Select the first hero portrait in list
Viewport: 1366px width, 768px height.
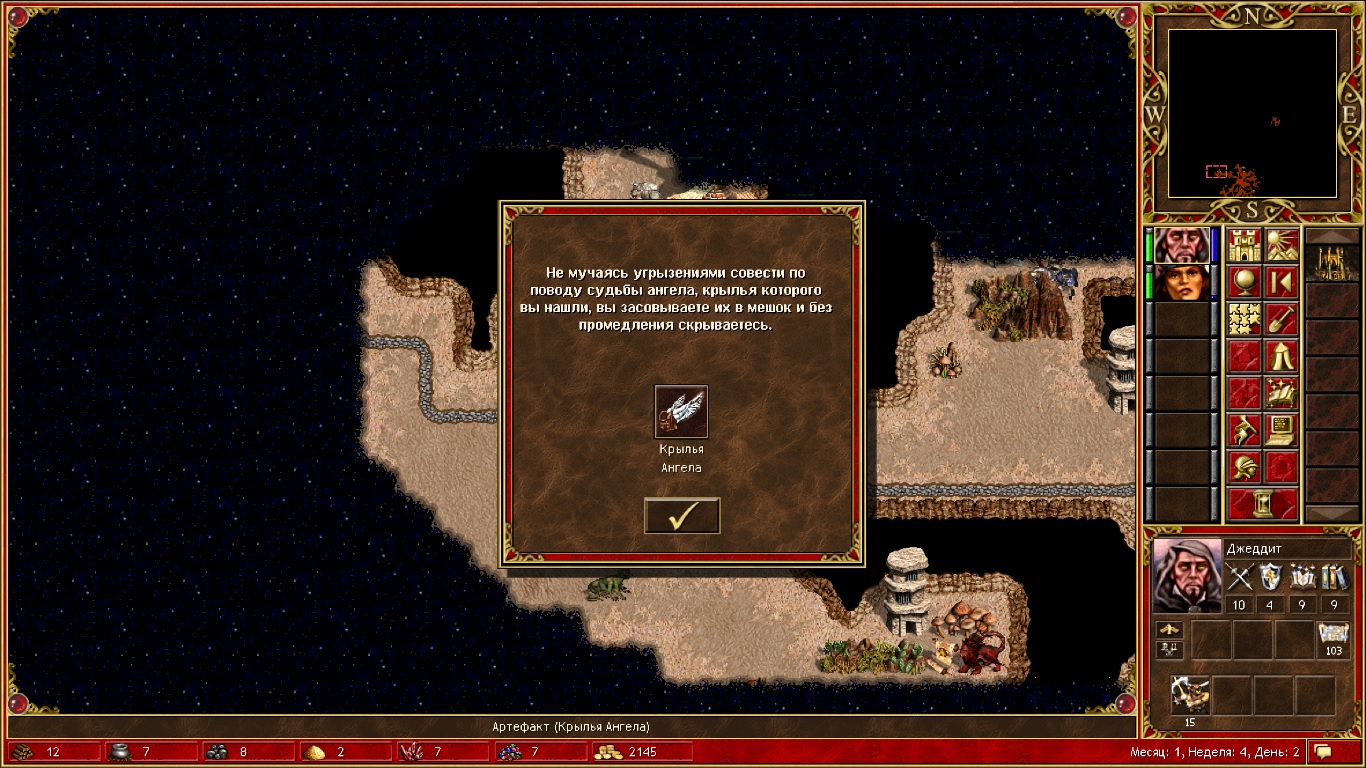tap(1181, 246)
